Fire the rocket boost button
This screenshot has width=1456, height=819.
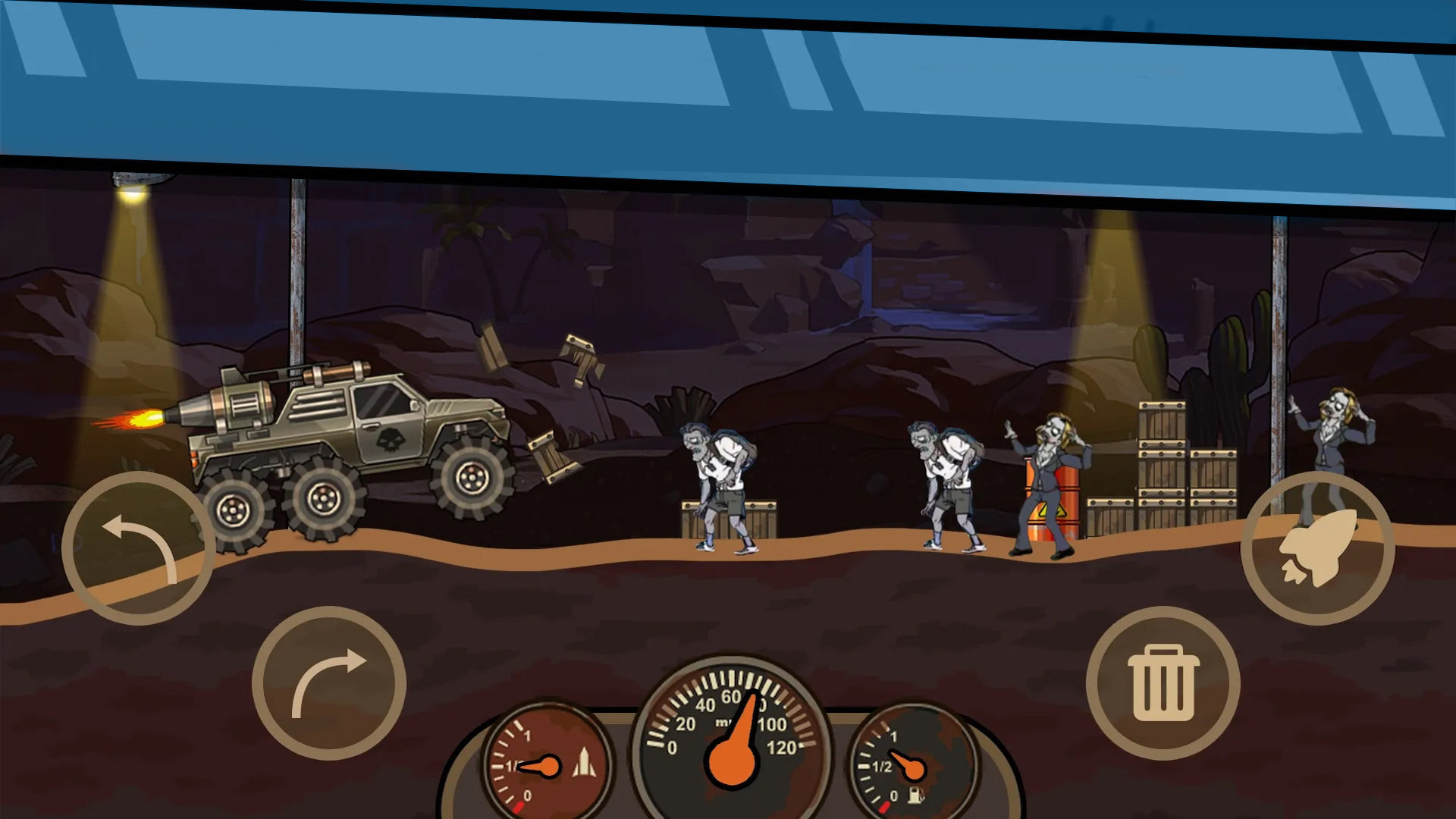[1317, 548]
